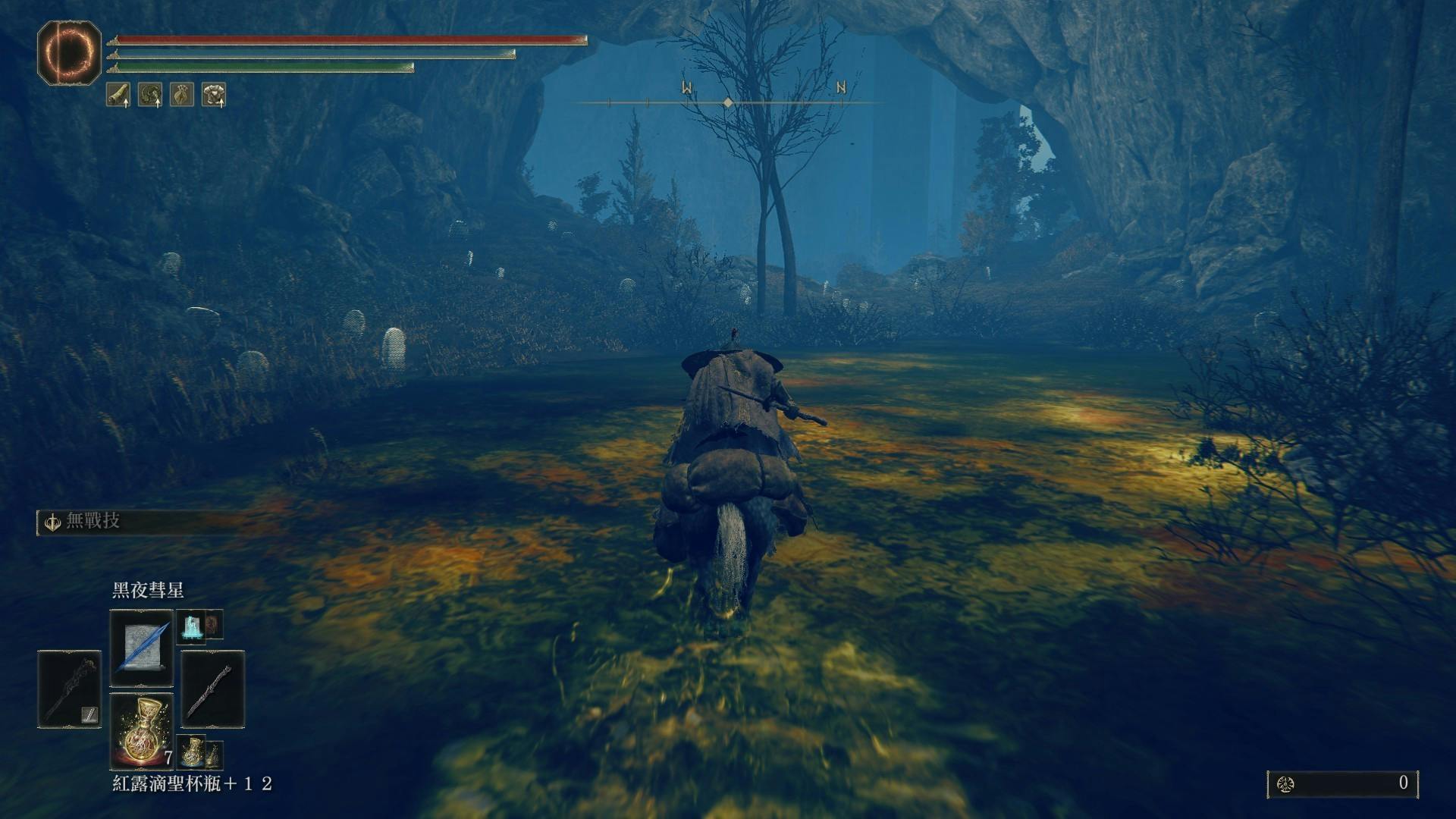Inspect the bone-shaped buff status icon
1456x819 pixels.
coord(118,95)
